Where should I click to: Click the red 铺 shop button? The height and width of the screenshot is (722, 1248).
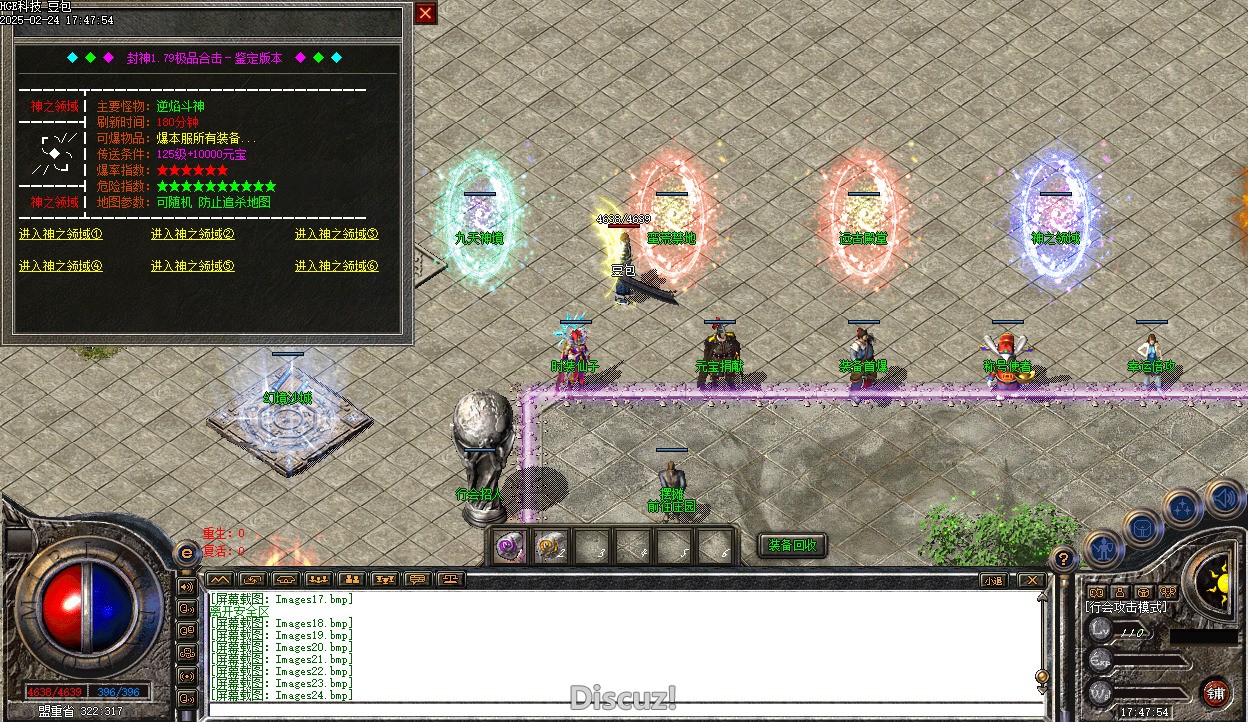(1215, 692)
